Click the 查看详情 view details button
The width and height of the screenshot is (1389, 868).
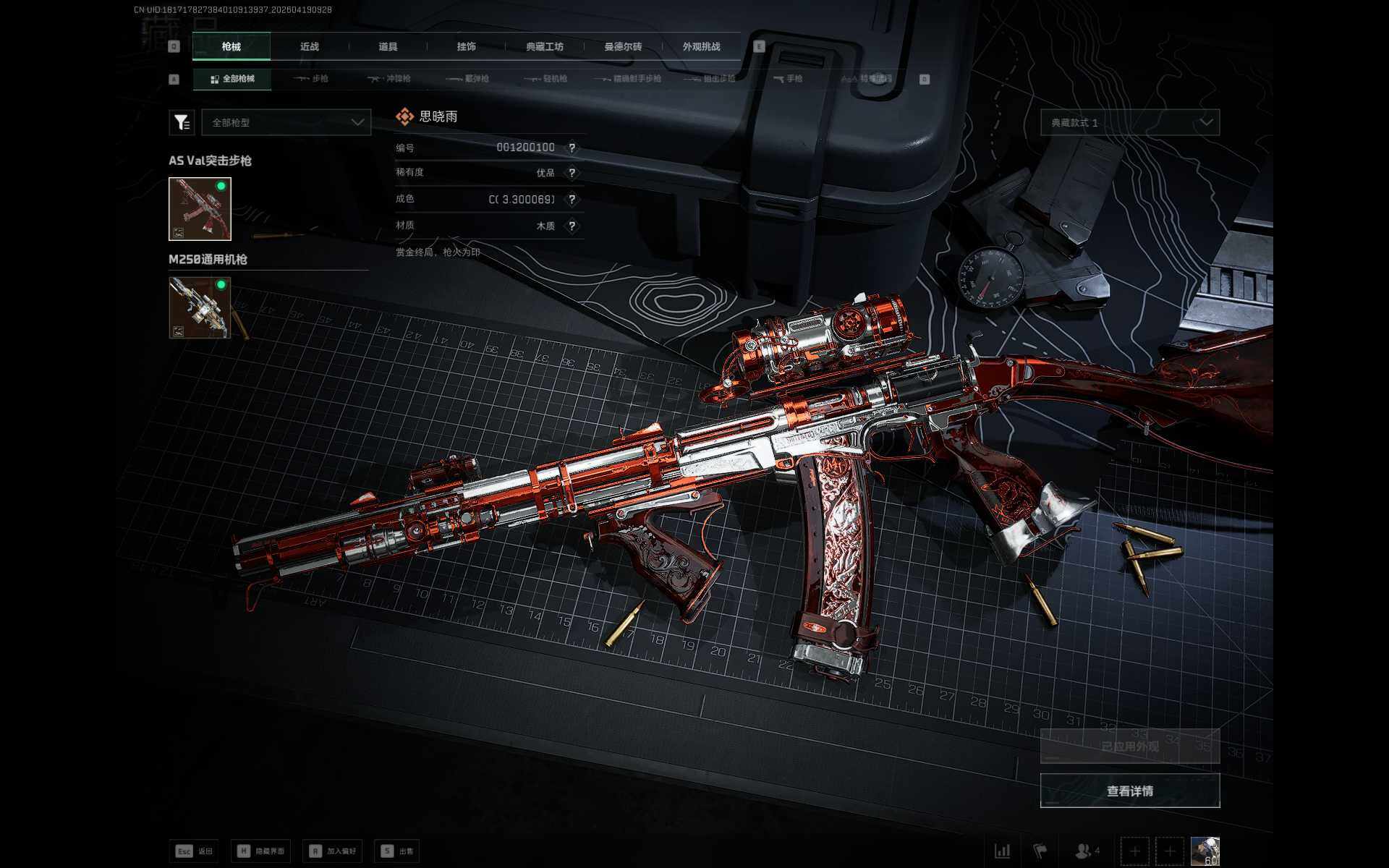[x=1129, y=791]
